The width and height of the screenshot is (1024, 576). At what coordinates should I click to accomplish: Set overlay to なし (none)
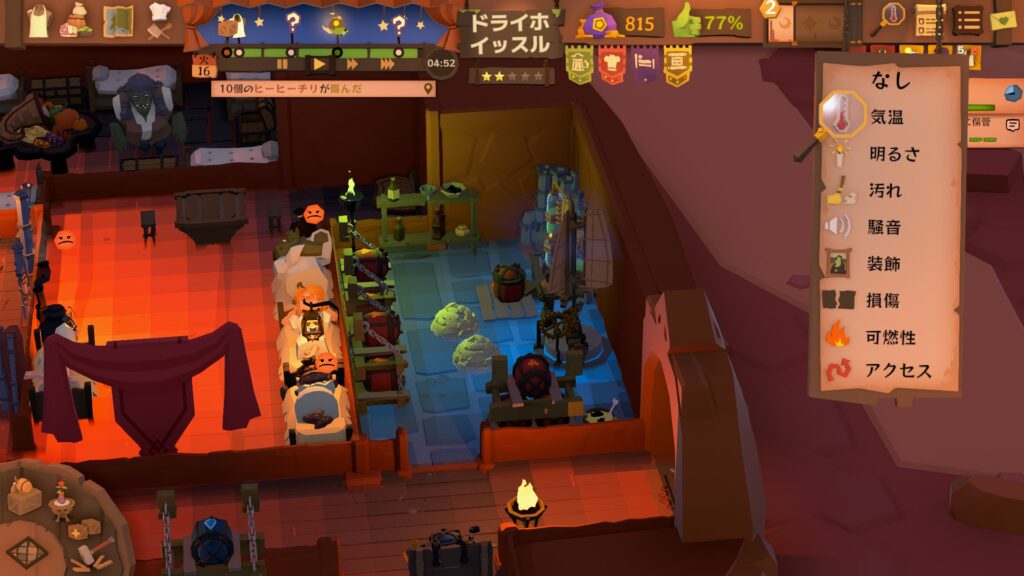[888, 79]
